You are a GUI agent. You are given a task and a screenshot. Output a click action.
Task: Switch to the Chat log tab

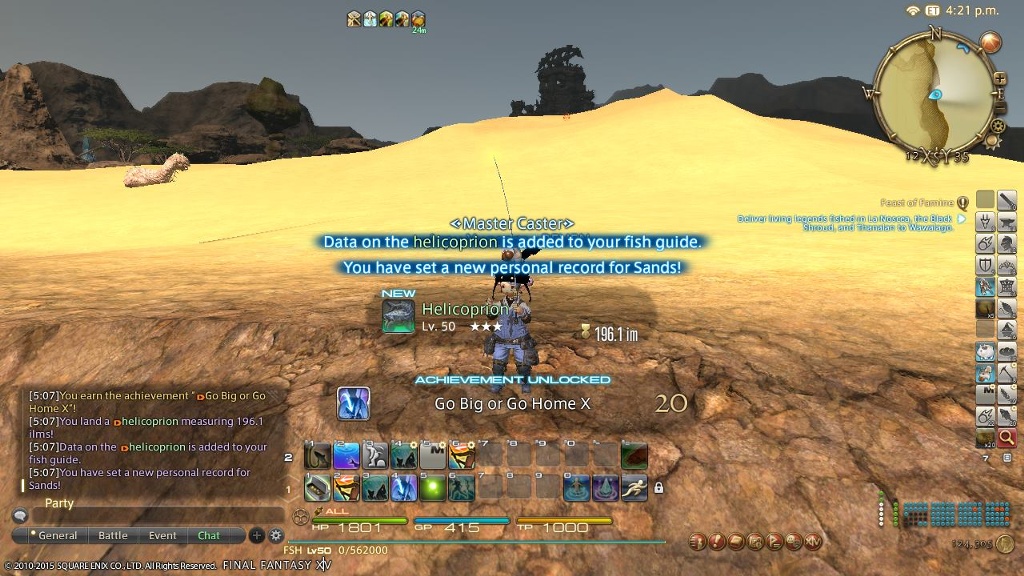[x=209, y=536]
